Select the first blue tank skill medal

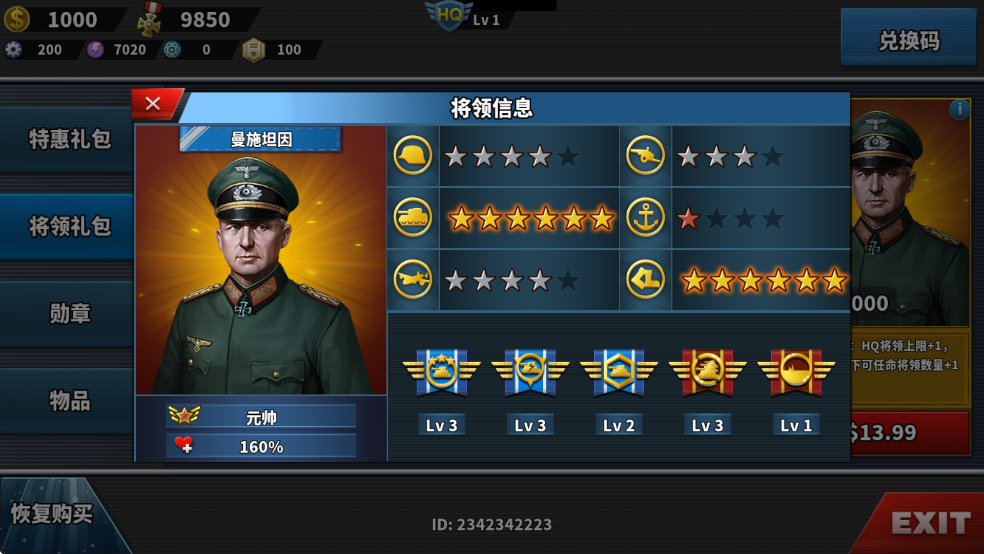(441, 372)
